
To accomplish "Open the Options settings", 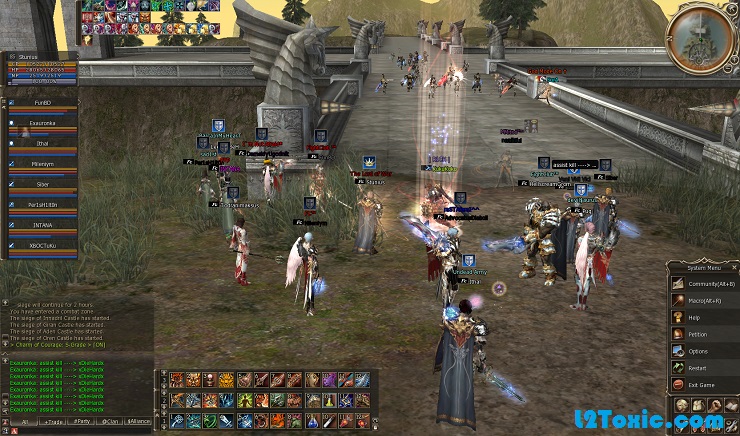I will pyautogui.click(x=699, y=352).
